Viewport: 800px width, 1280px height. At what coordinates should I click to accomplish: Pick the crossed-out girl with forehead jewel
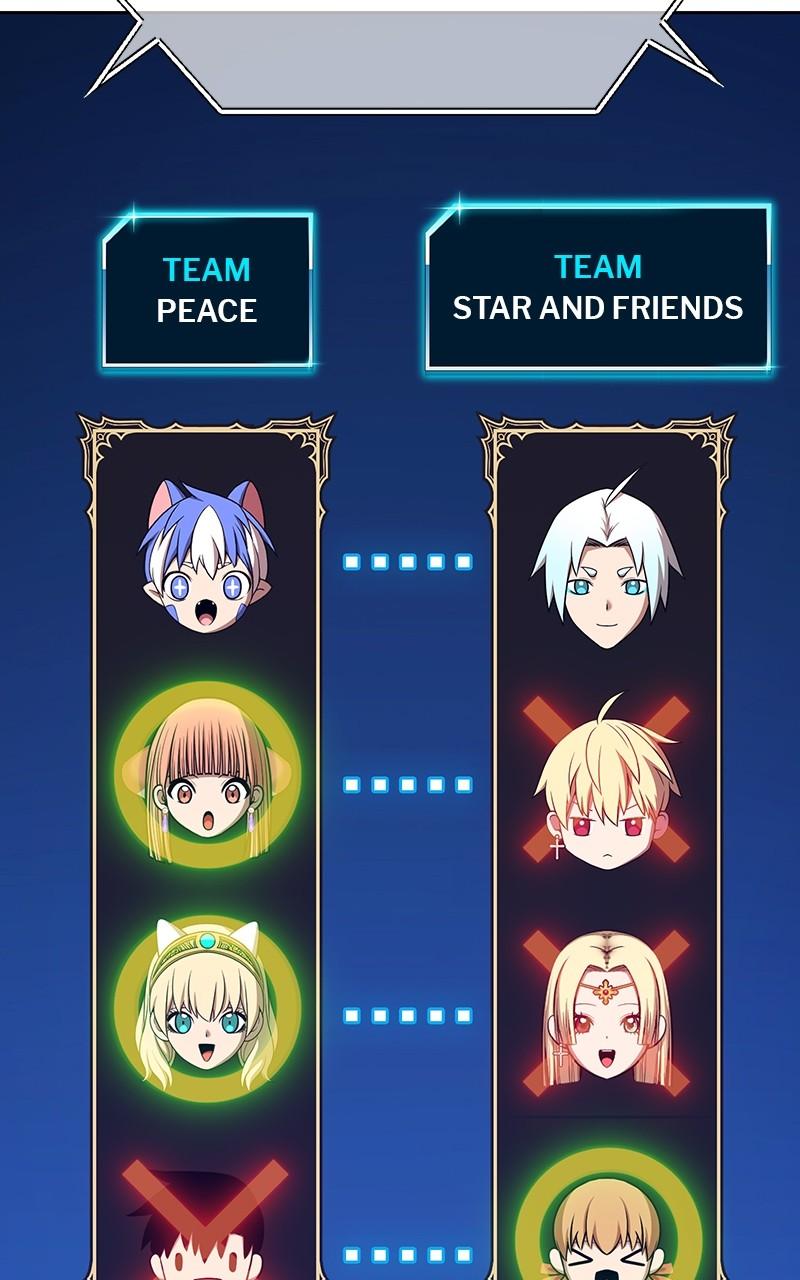(606, 1012)
